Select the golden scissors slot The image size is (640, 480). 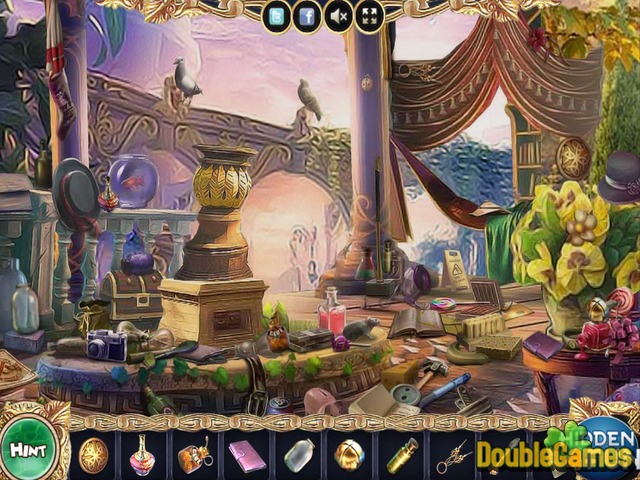pyautogui.click(x=452, y=455)
